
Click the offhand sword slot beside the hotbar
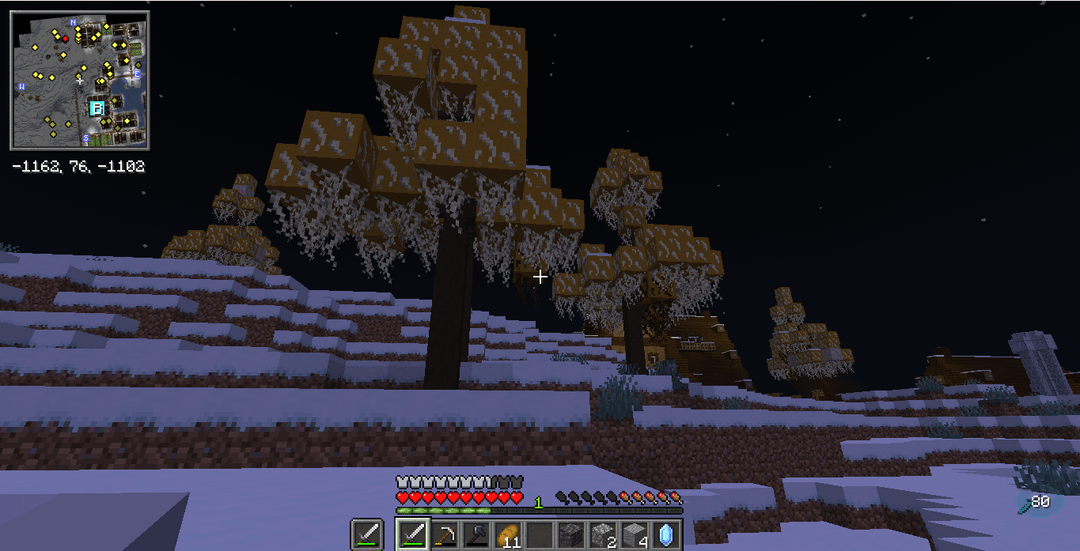click(x=366, y=535)
